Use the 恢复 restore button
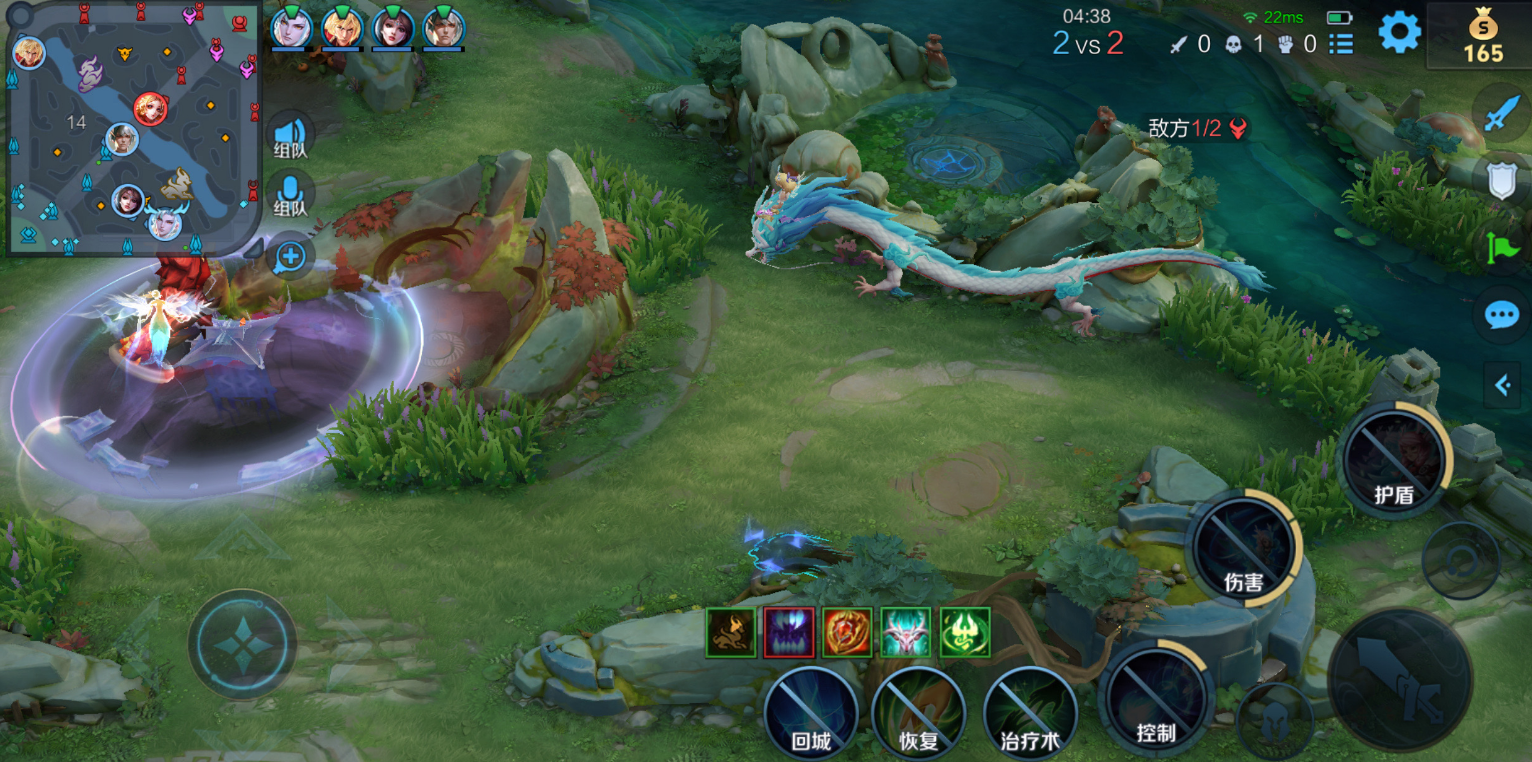This screenshot has width=1532, height=762. [918, 713]
